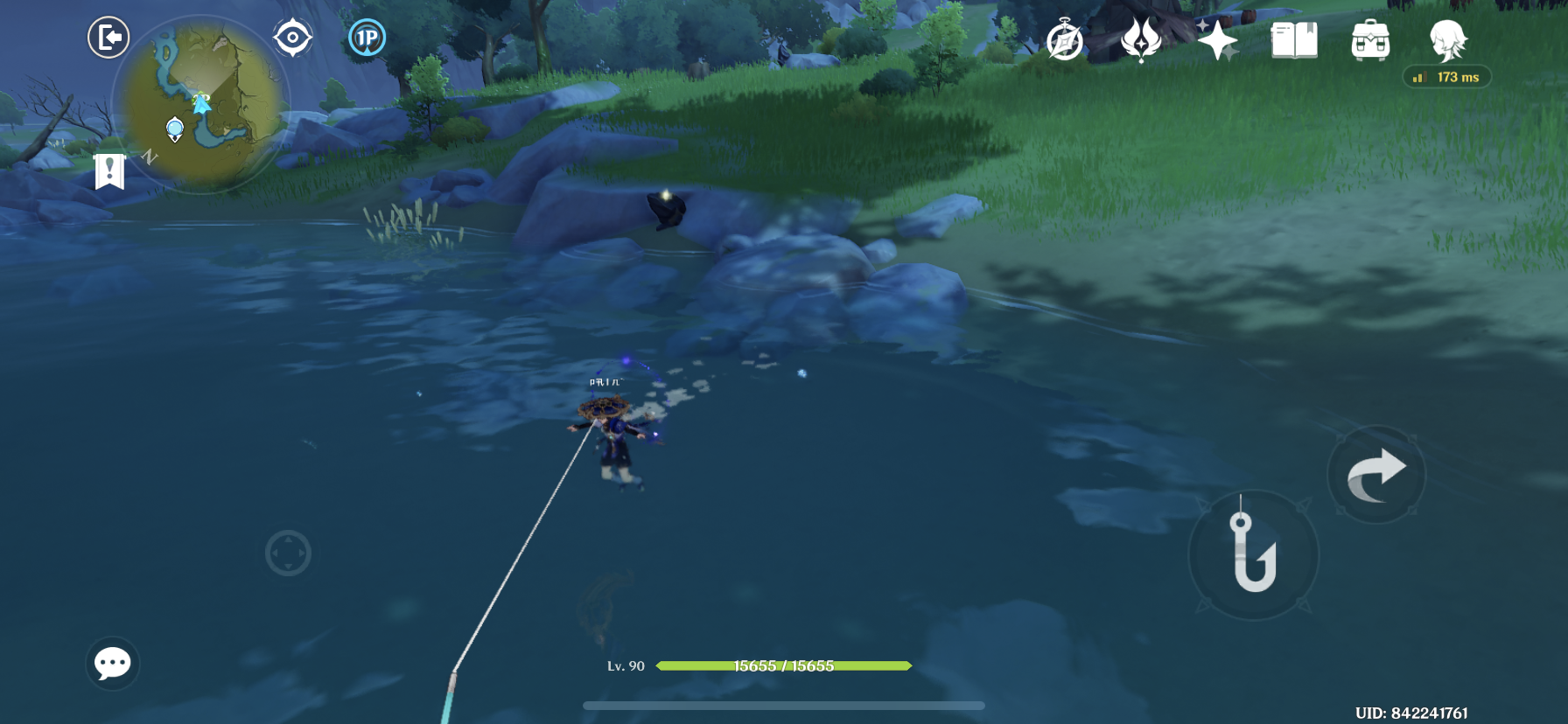
Task: Select the exclamation quest banner icon
Action: point(108,170)
